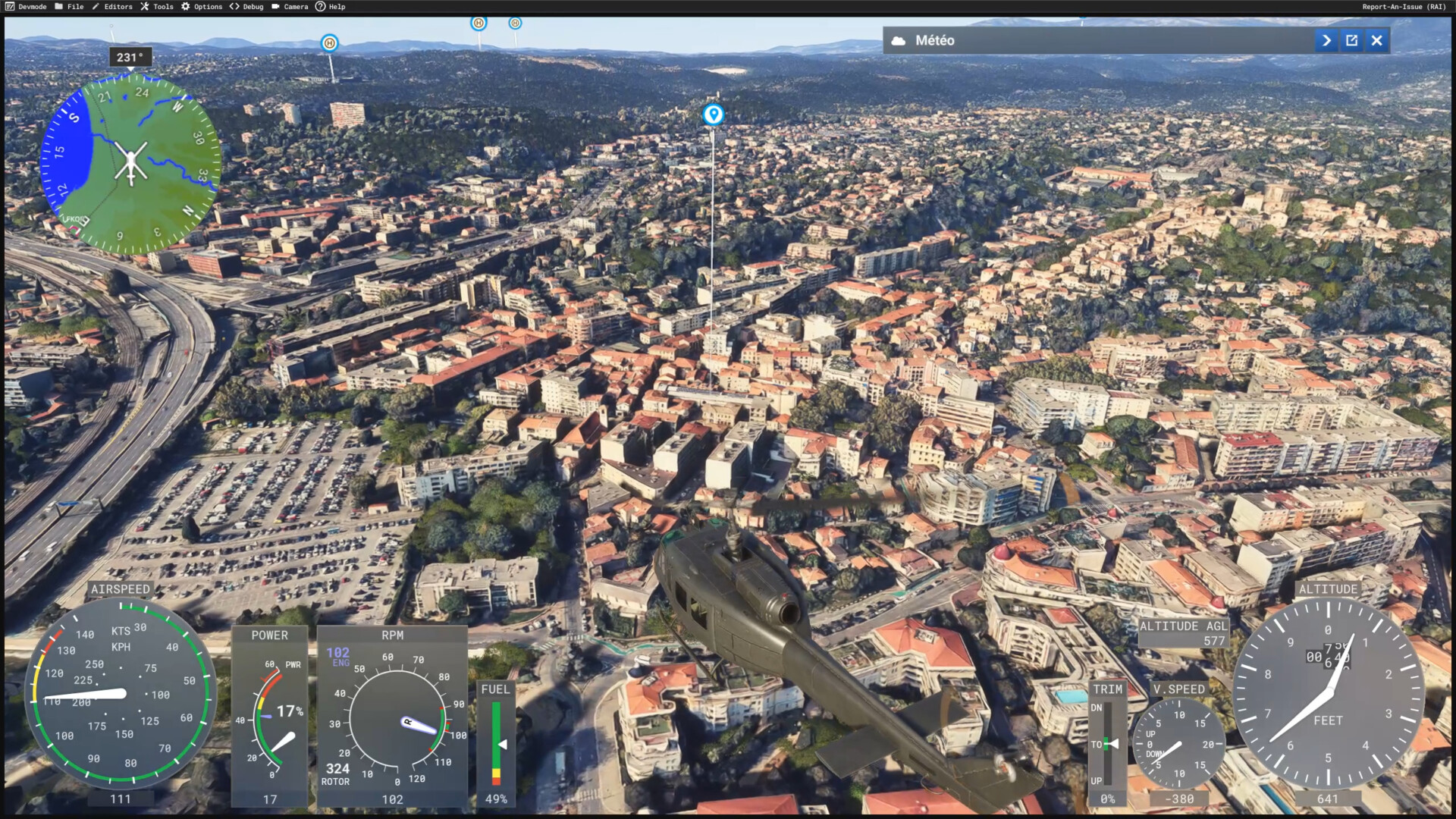The image size is (1456, 819).
Task: Click Report-An-Issue (RAI)
Action: [x=1404, y=7]
